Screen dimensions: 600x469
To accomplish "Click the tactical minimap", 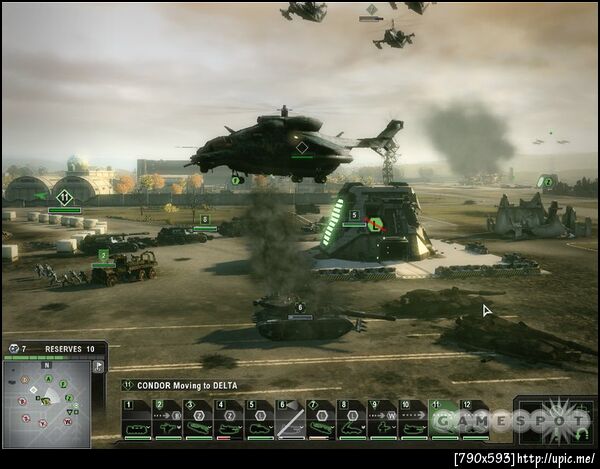I will [46, 403].
